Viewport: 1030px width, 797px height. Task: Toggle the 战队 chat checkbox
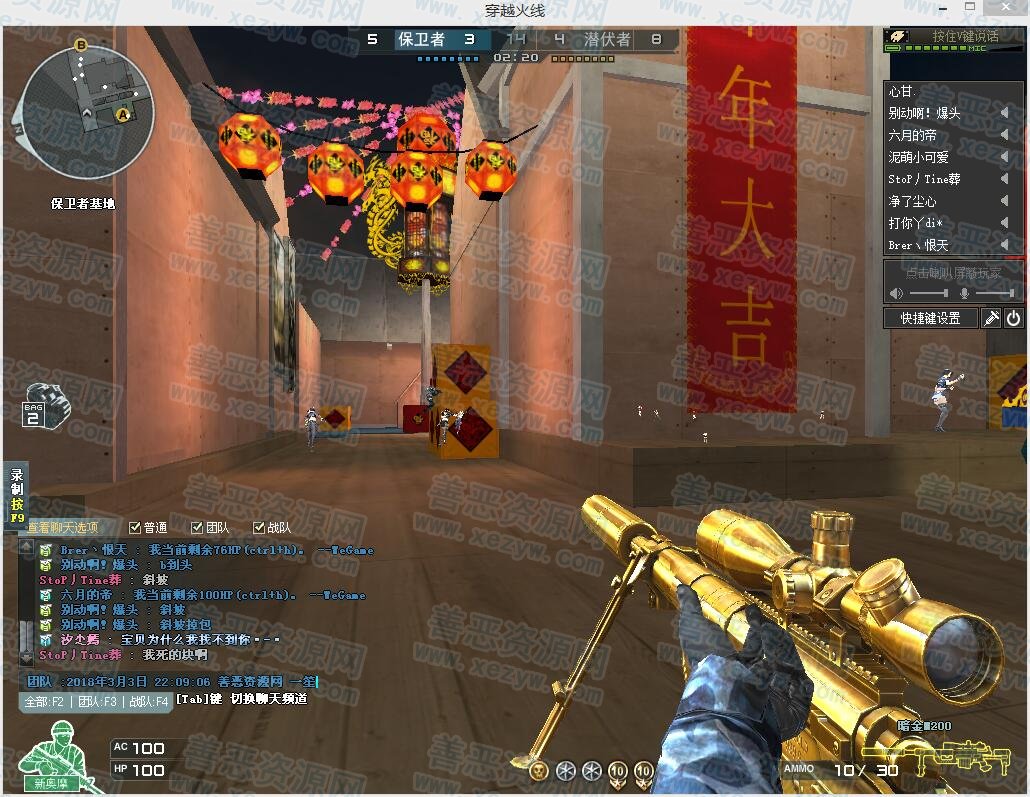point(260,527)
